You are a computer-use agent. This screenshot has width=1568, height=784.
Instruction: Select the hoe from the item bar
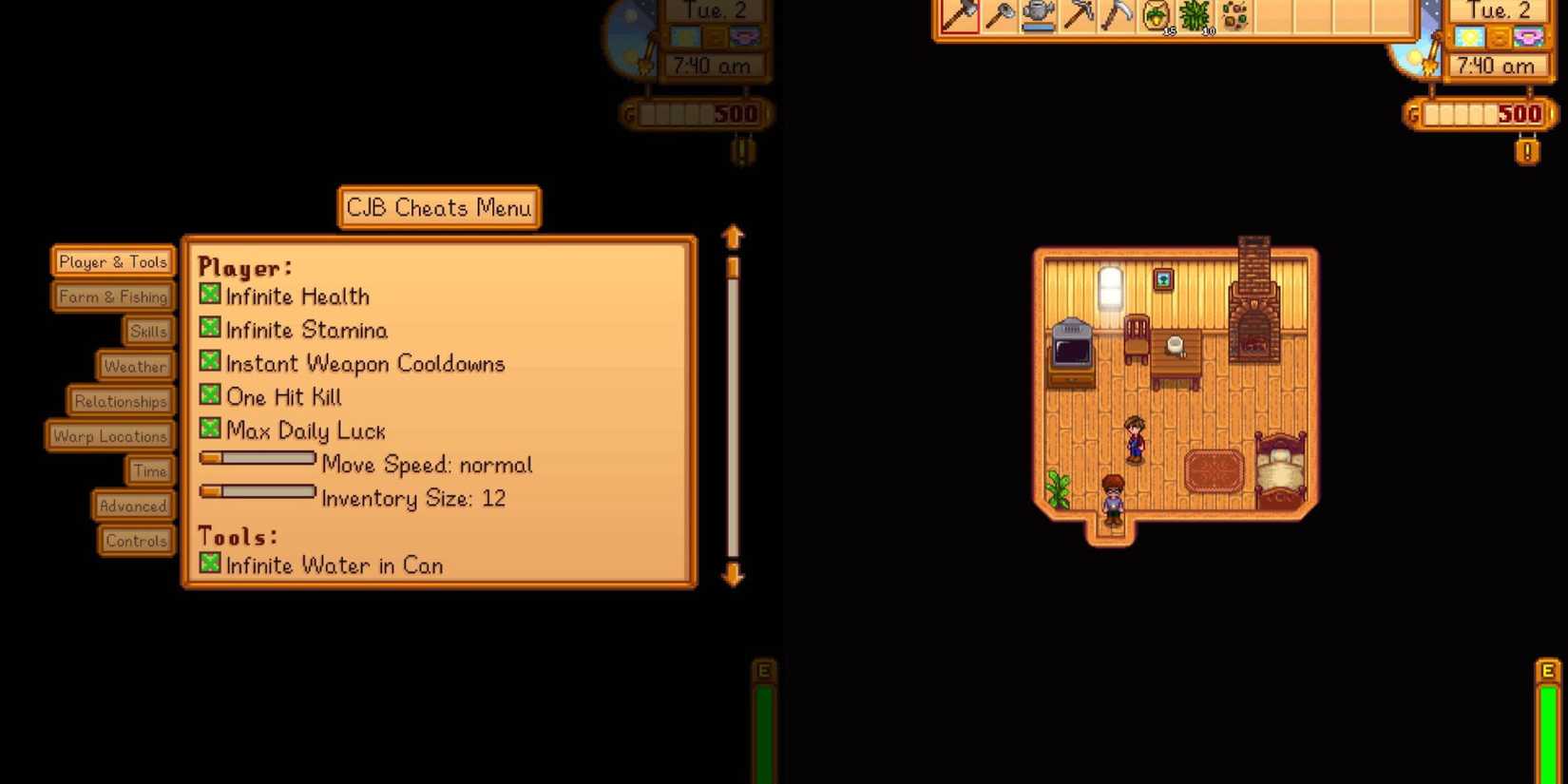[x=998, y=14]
